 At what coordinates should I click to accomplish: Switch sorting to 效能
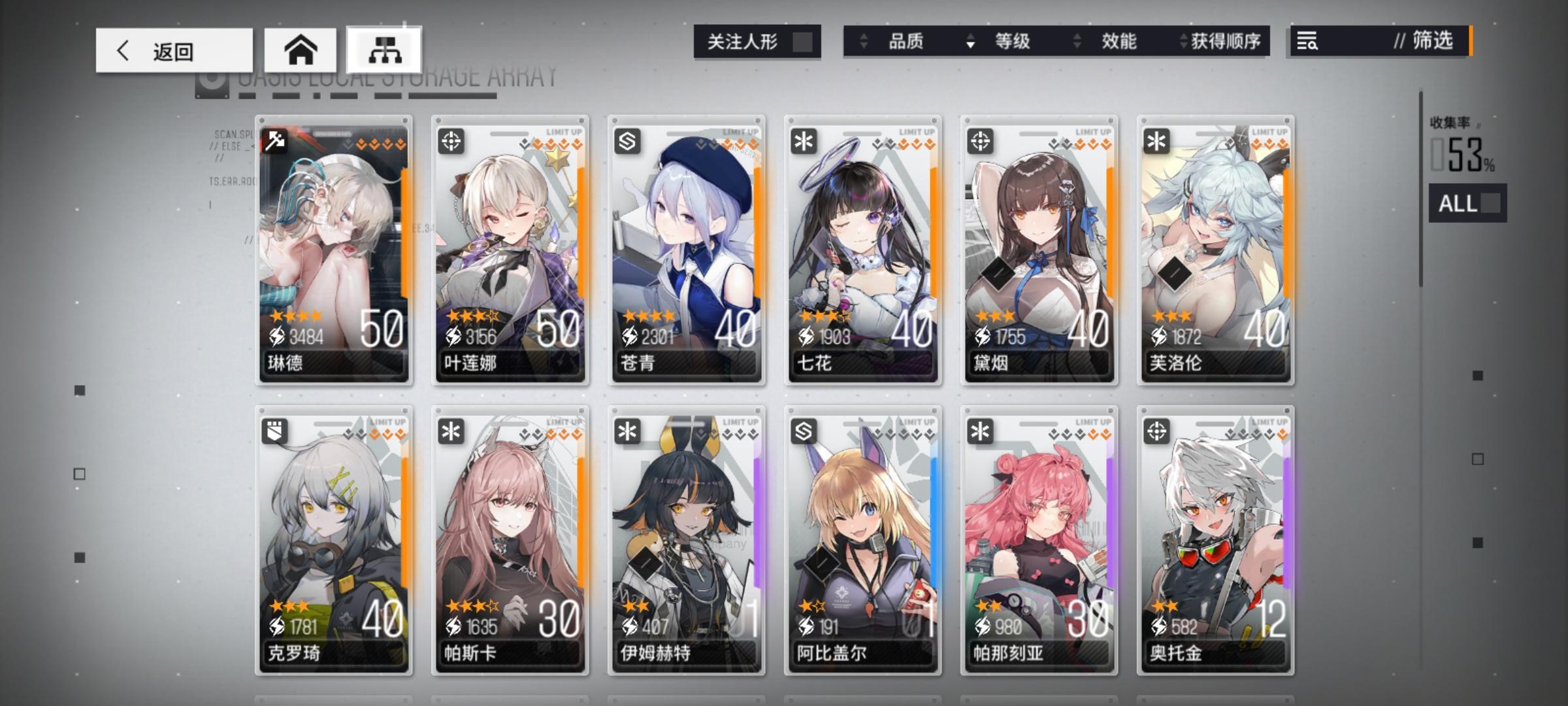point(1120,41)
